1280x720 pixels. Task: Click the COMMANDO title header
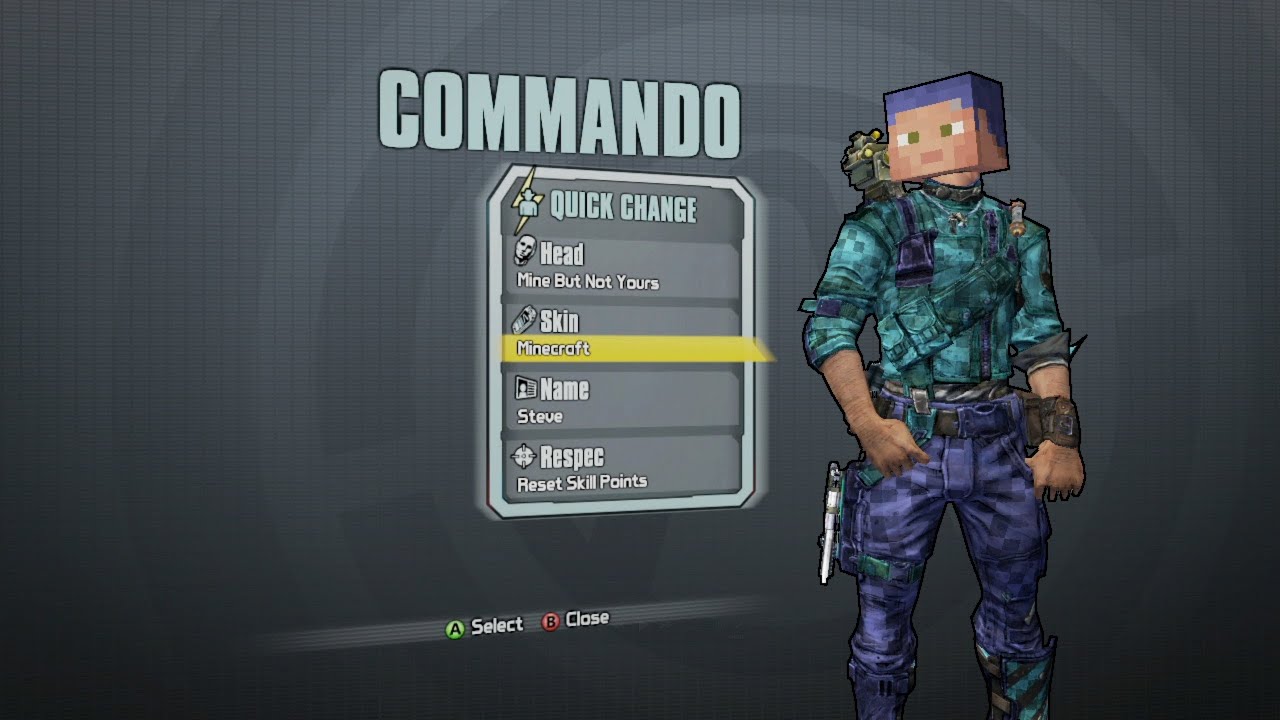[x=558, y=110]
